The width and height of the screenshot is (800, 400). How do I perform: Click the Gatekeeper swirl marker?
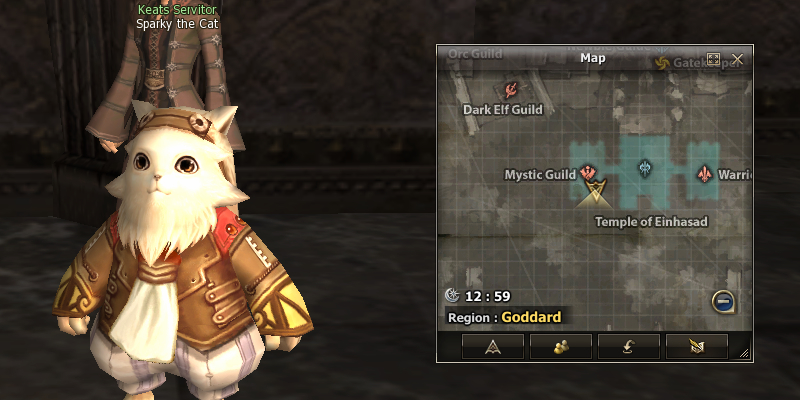click(x=661, y=63)
